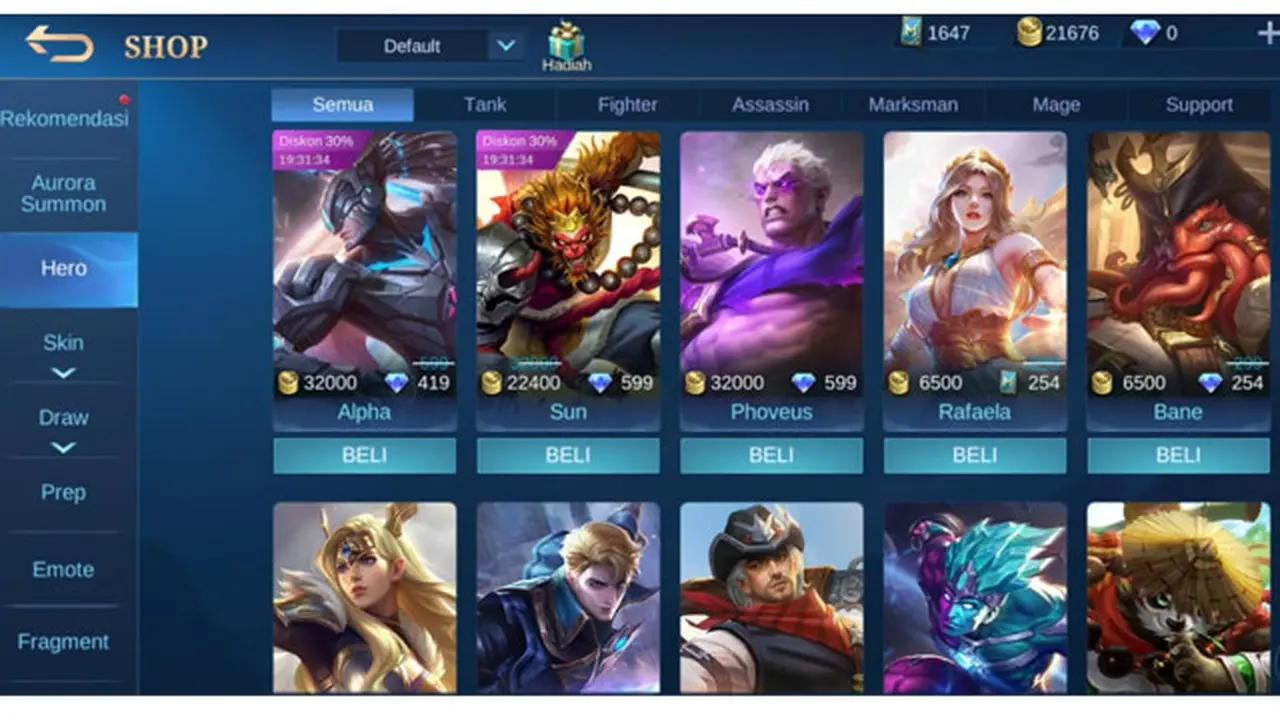Select Hero in the sidebar
The height and width of the screenshot is (720, 1280).
coord(63,268)
